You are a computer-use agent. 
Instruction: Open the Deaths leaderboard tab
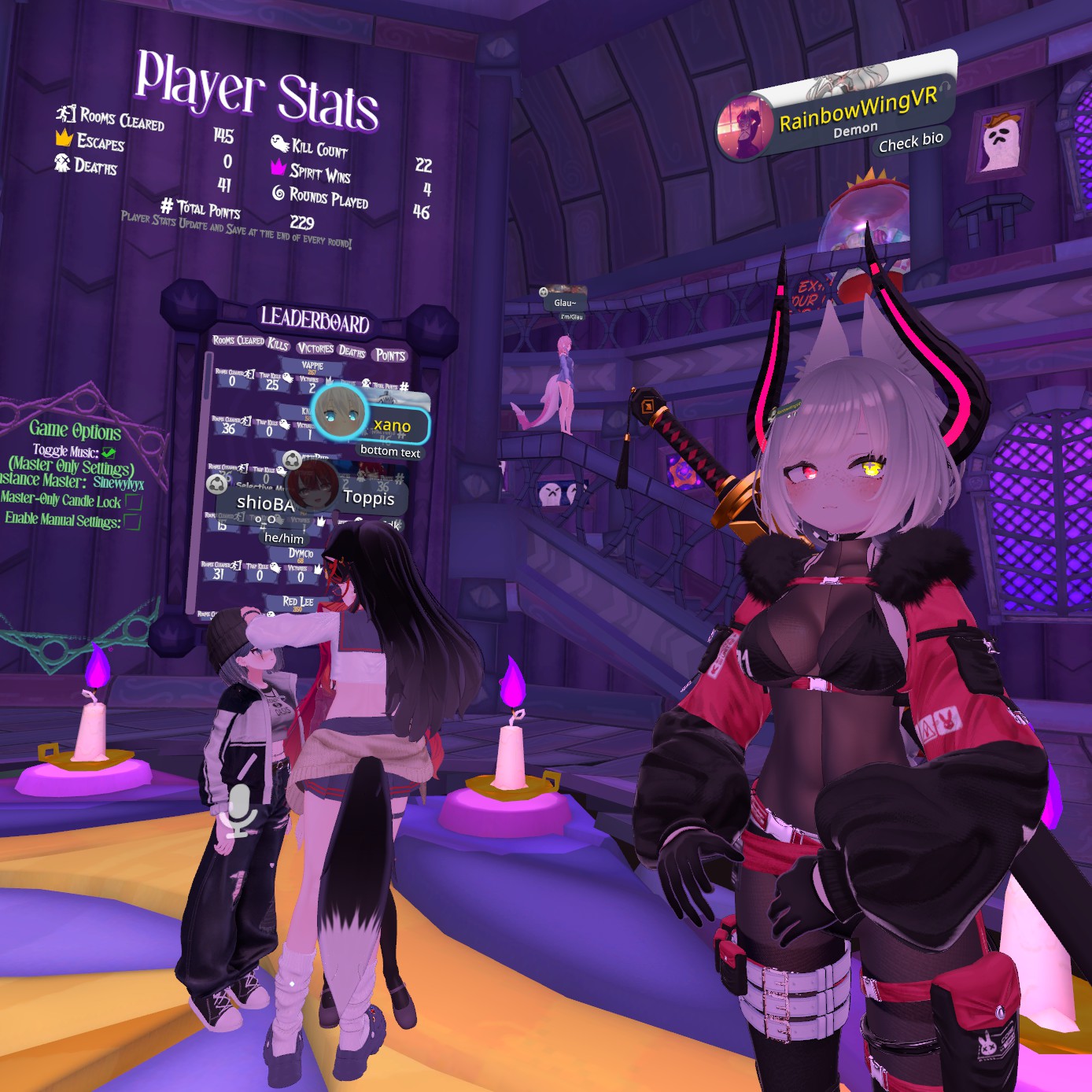352,351
